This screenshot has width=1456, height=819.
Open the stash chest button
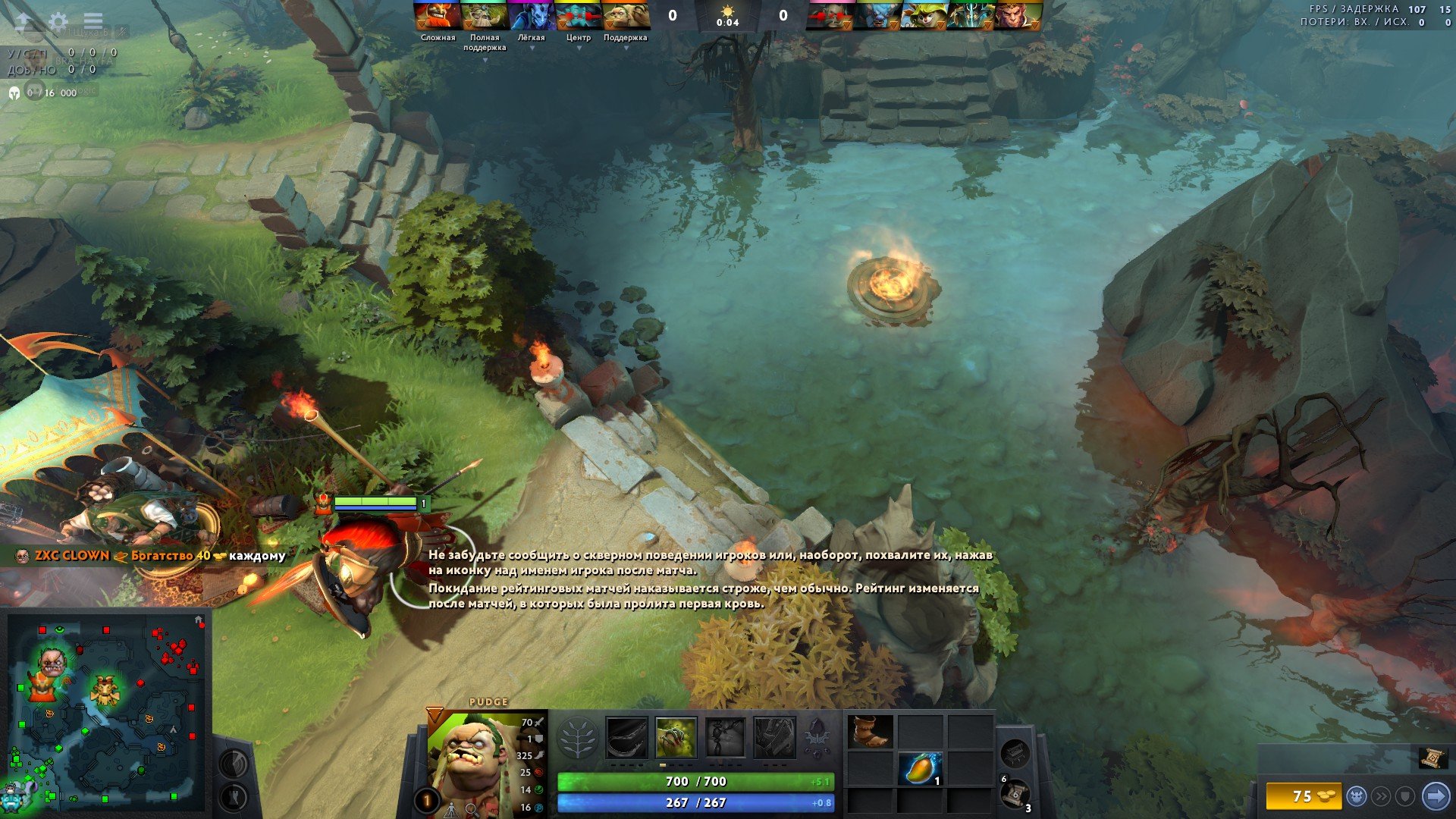(x=1014, y=753)
